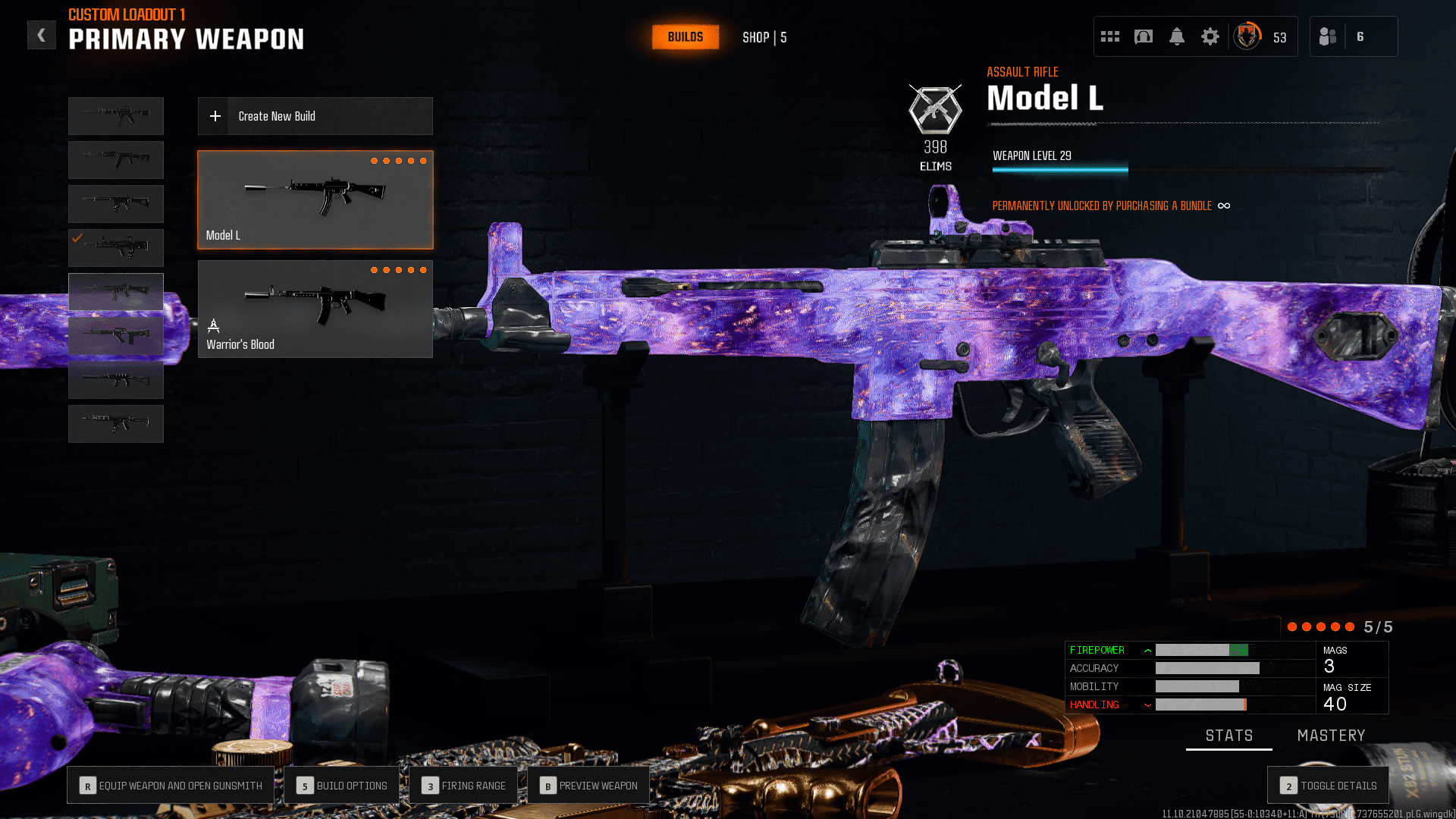Image resolution: width=1456 pixels, height=819 pixels.
Task: Preview the weapon
Action: (588, 786)
